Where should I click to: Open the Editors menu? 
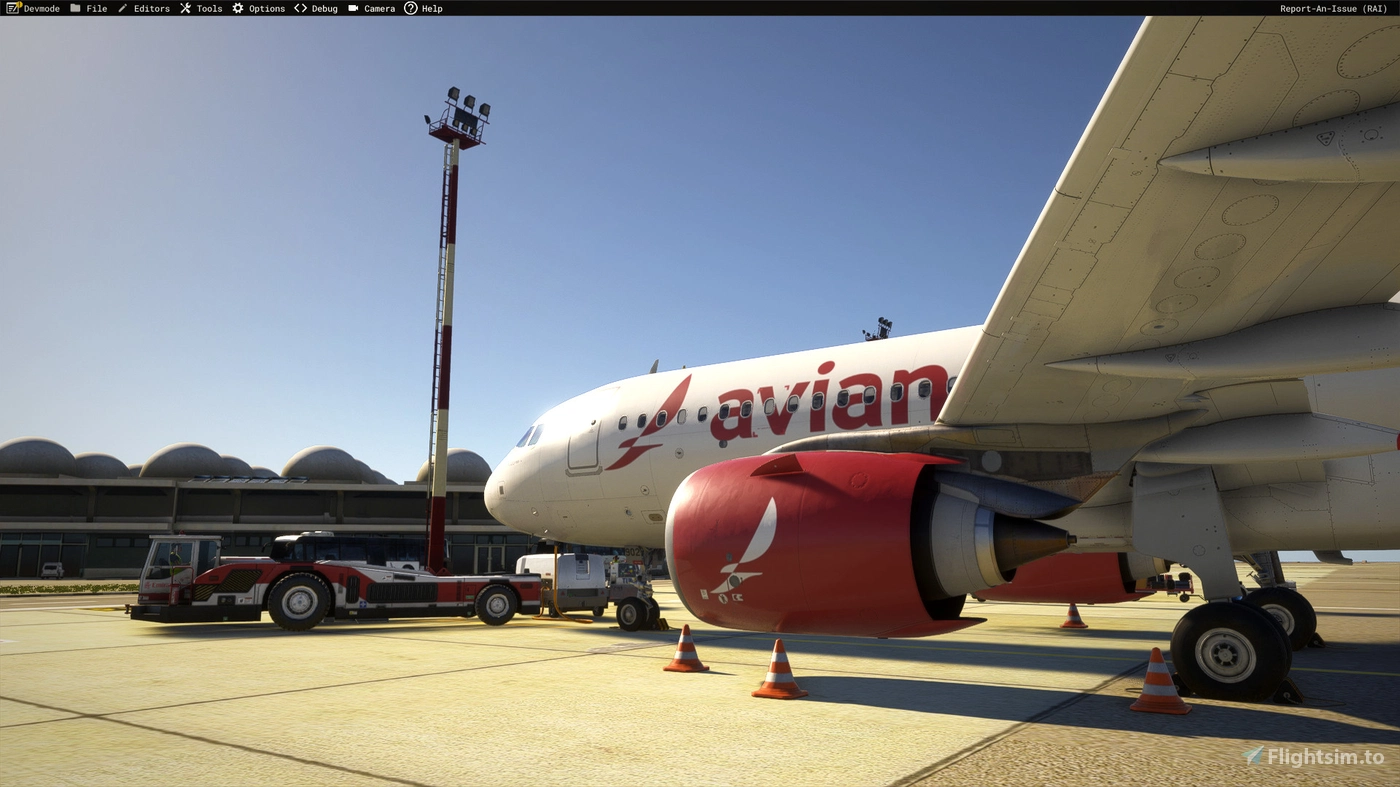click(x=151, y=8)
